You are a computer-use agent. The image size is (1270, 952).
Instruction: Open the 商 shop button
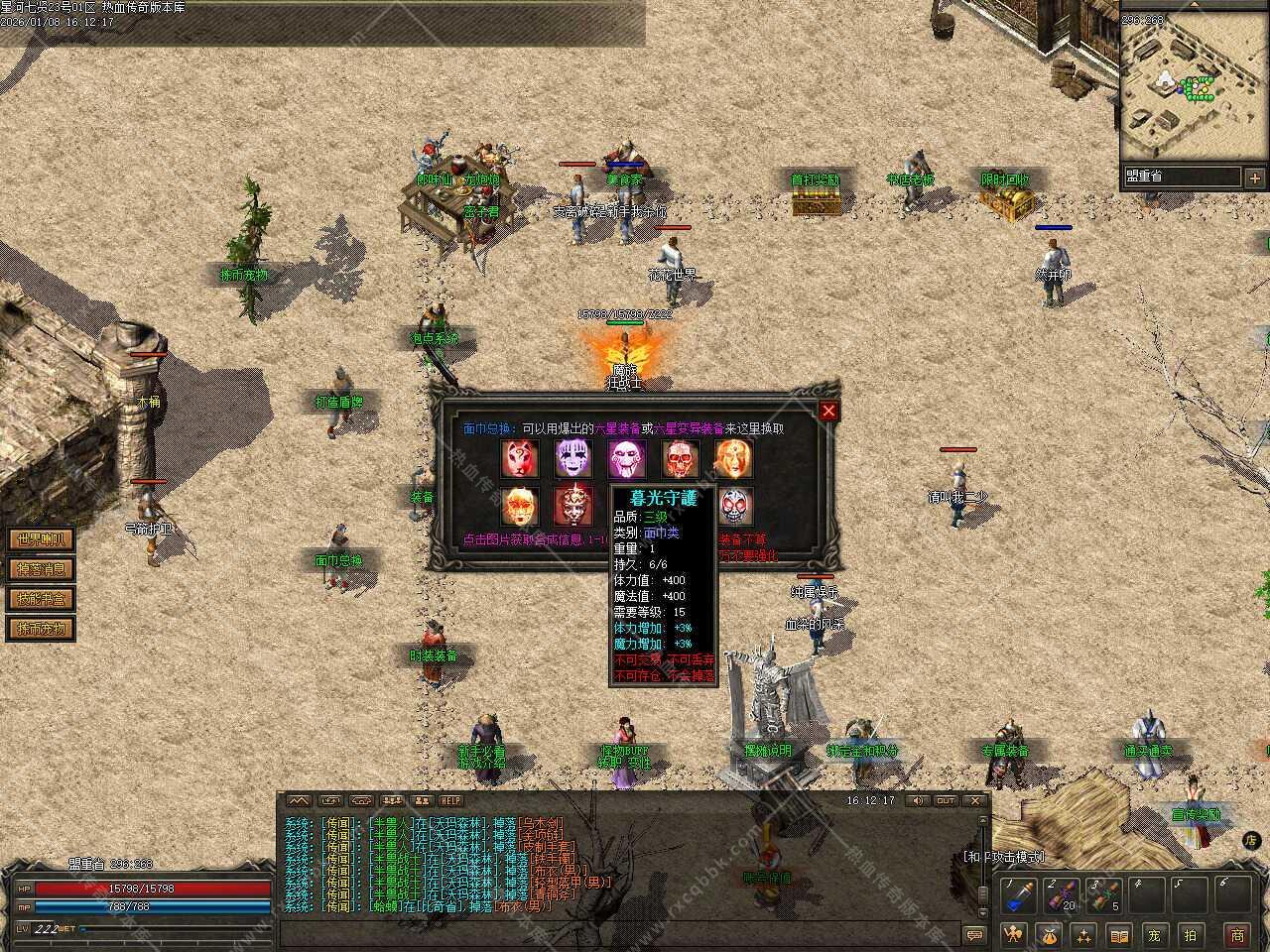[1237, 934]
